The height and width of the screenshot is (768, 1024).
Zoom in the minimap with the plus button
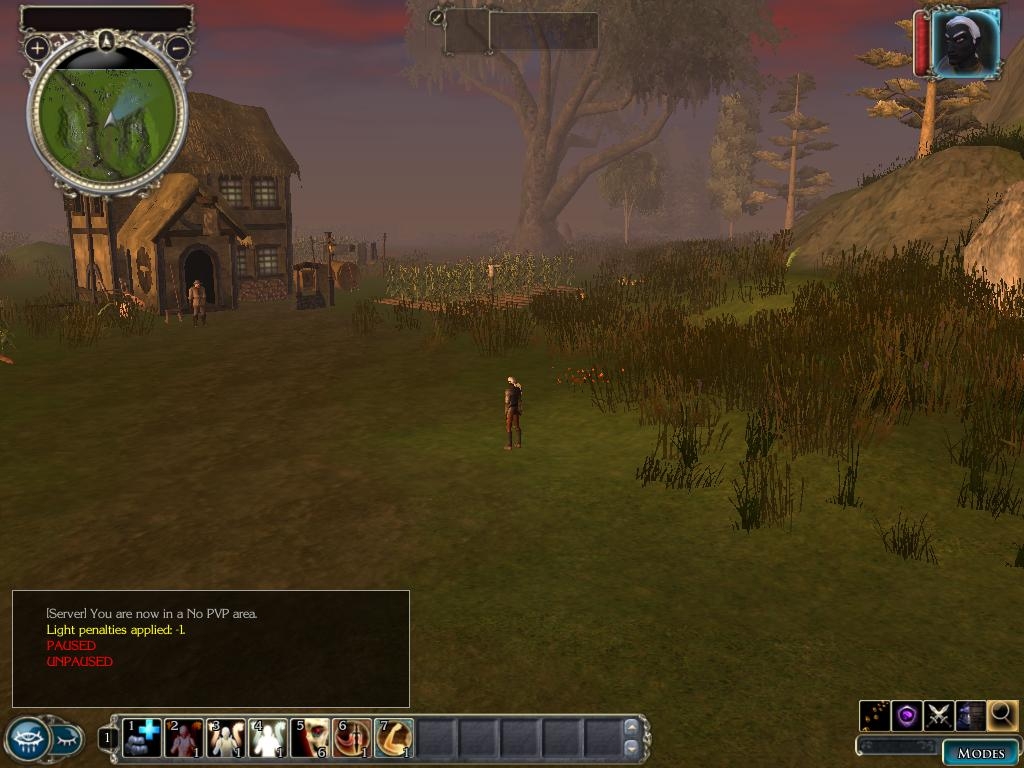click(37, 47)
